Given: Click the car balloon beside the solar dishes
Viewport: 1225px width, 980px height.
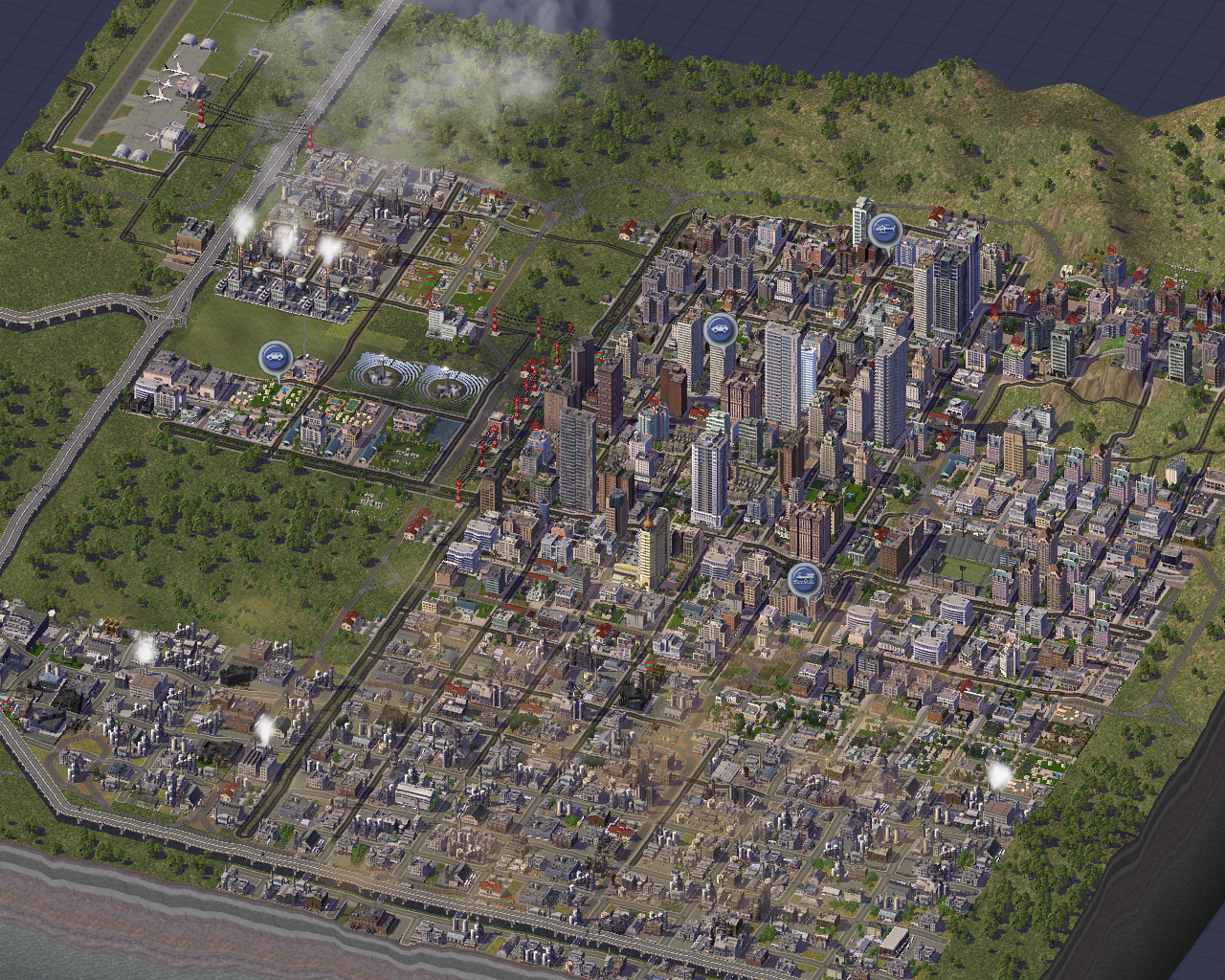Looking at the screenshot, I should (275, 358).
